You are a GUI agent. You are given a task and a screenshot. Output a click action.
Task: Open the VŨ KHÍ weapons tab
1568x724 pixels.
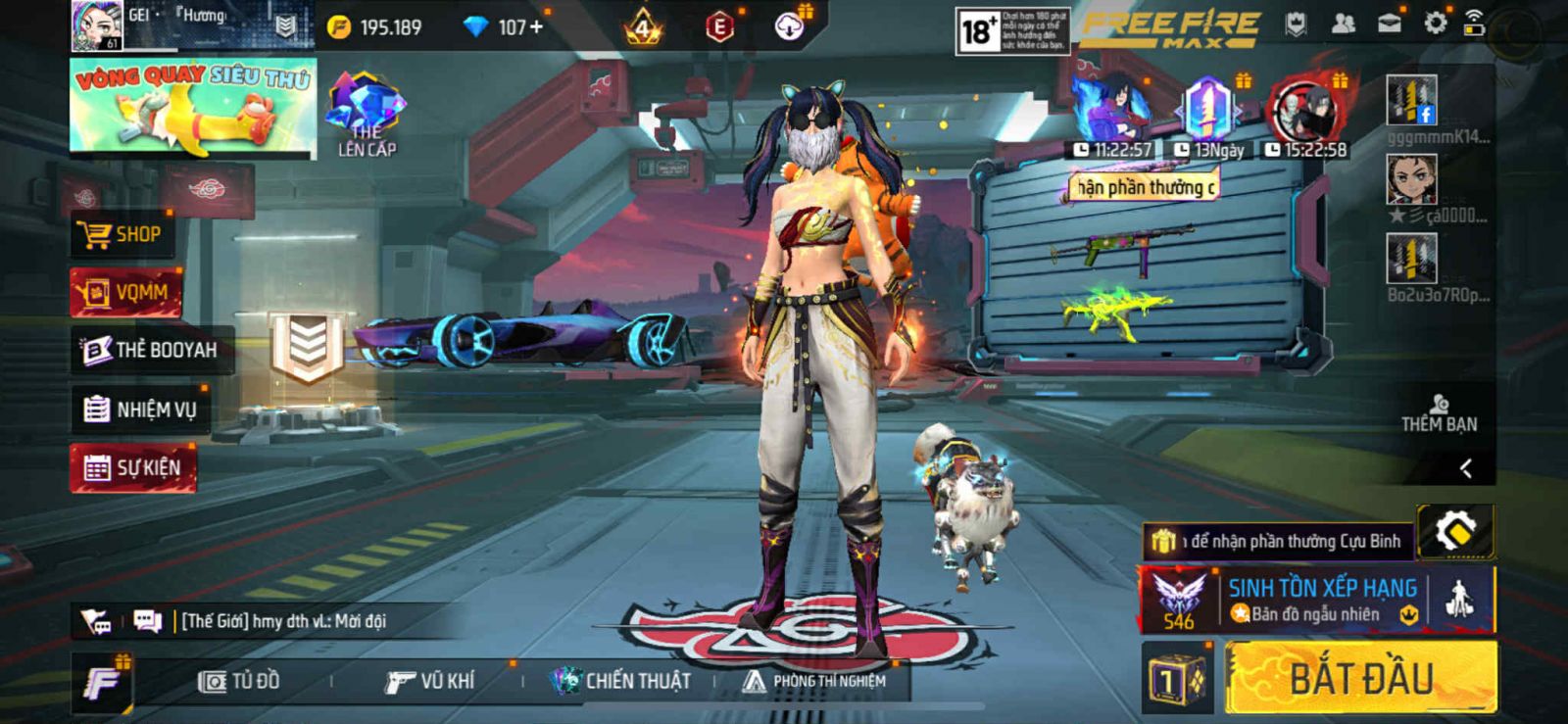tap(429, 681)
